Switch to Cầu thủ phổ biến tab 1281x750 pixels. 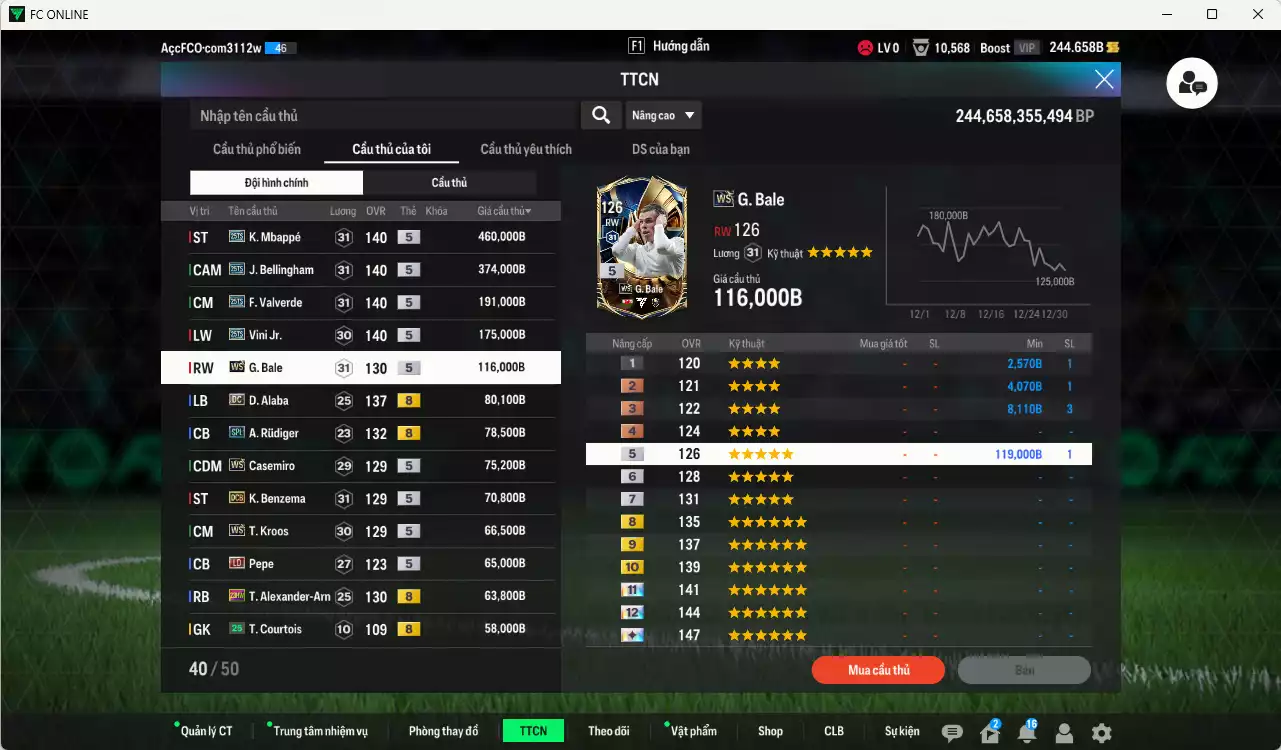pos(258,149)
